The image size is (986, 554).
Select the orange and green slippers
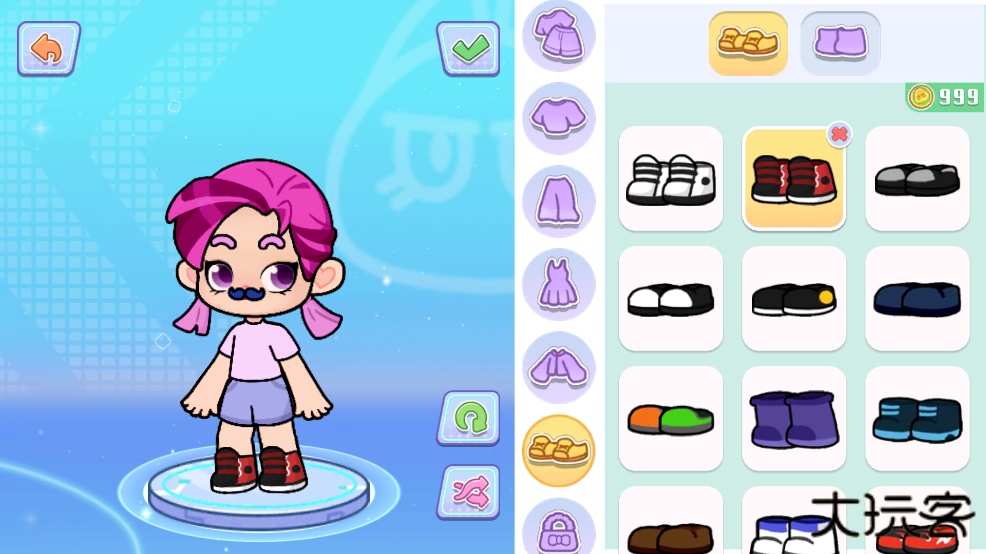(670, 418)
